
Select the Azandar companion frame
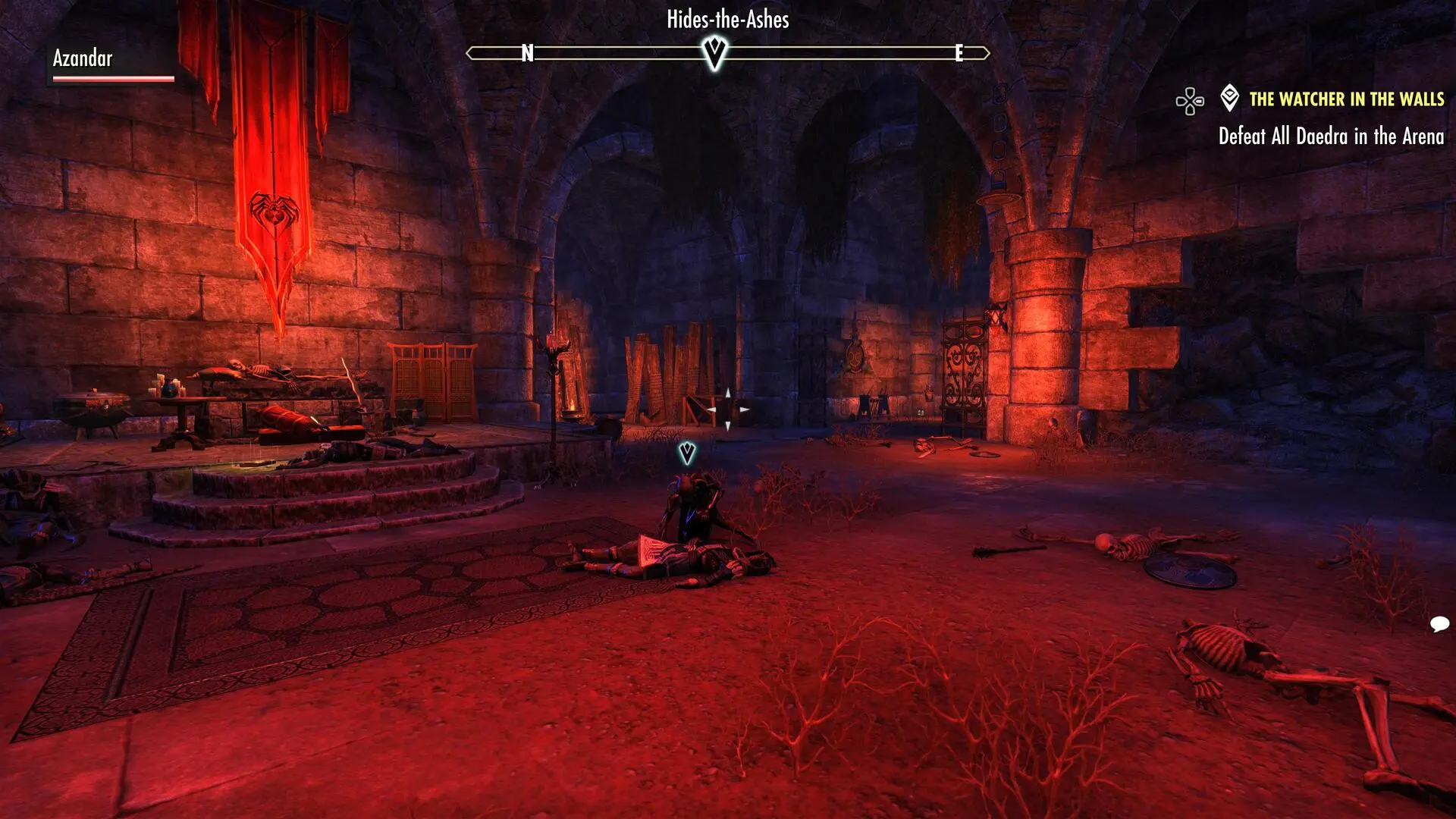click(x=111, y=64)
